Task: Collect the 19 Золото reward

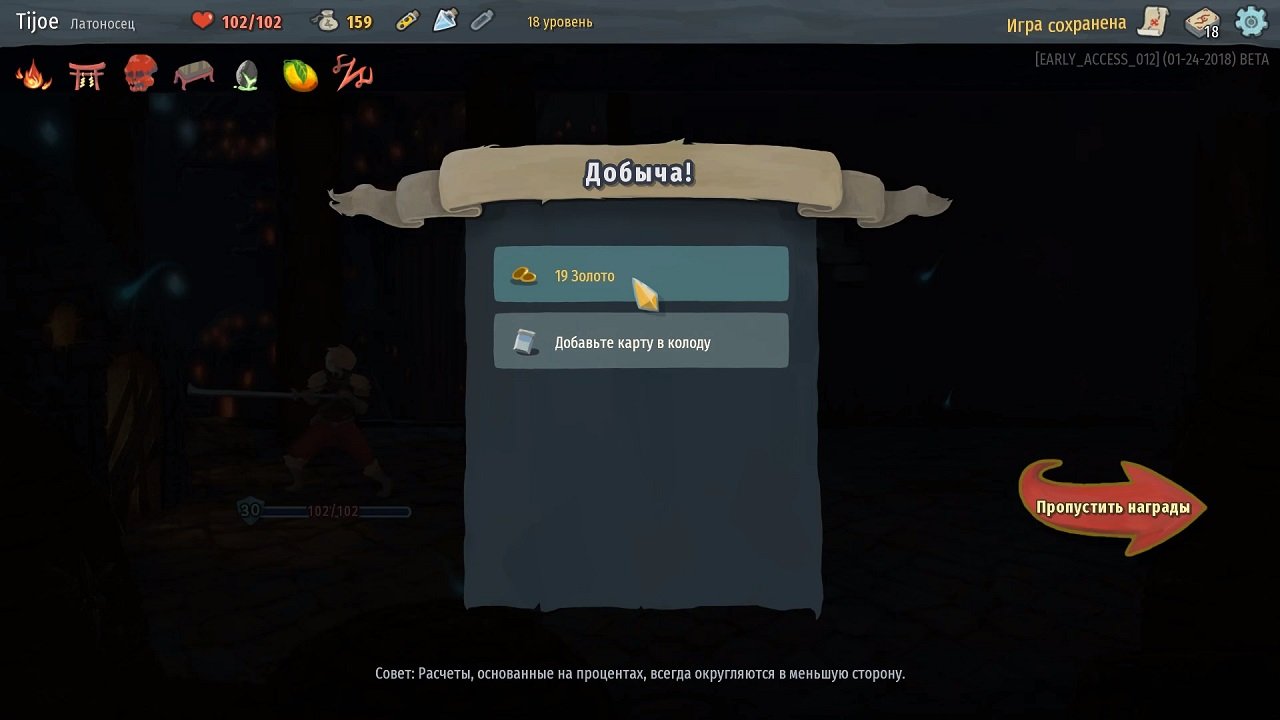Action: click(640, 273)
